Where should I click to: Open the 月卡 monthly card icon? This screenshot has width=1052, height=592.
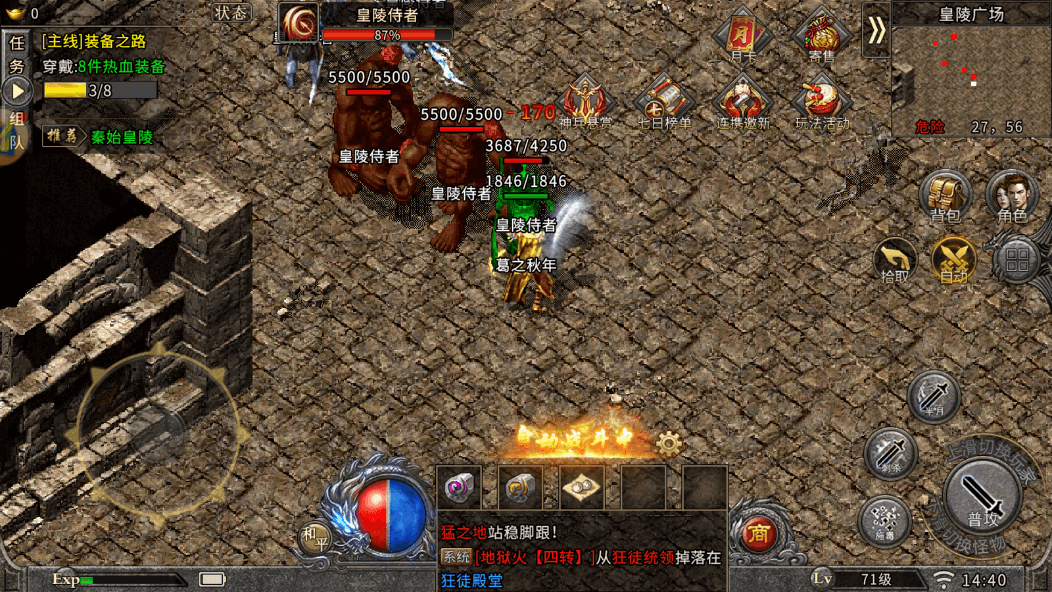743,35
